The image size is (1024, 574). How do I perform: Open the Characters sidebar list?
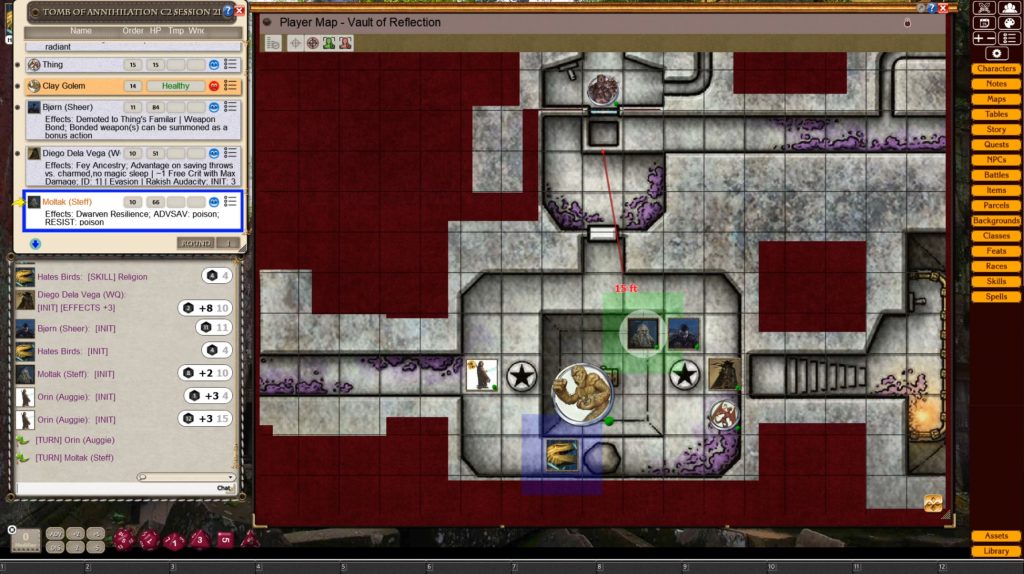click(x=996, y=69)
